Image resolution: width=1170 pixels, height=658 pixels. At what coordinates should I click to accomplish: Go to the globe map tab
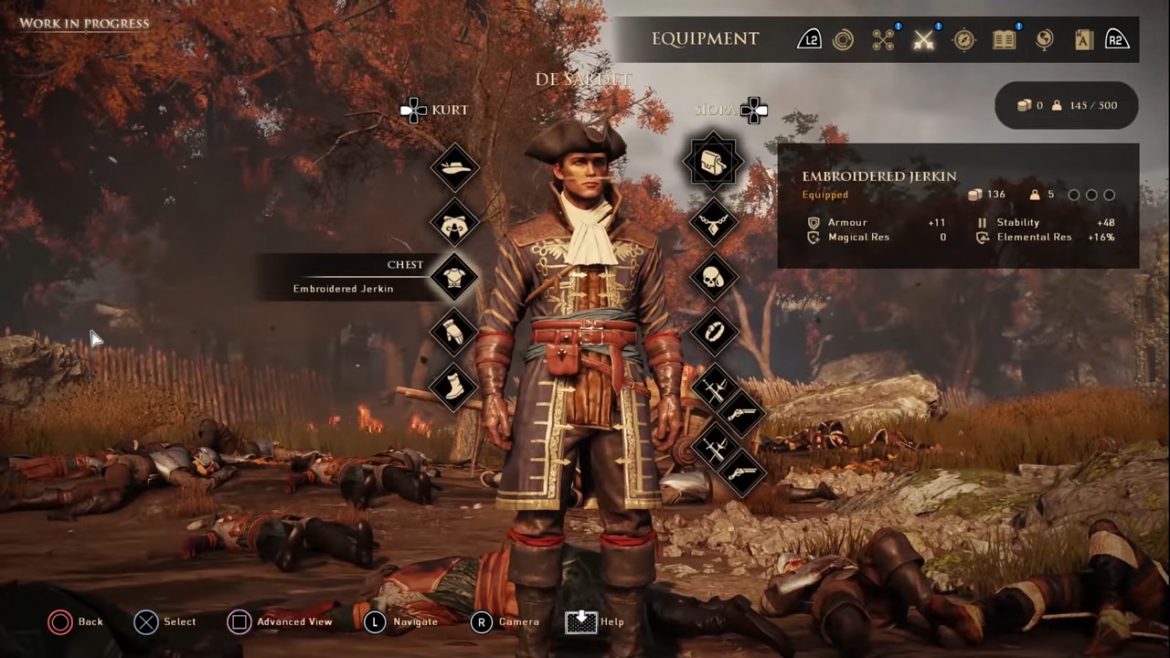1044,40
